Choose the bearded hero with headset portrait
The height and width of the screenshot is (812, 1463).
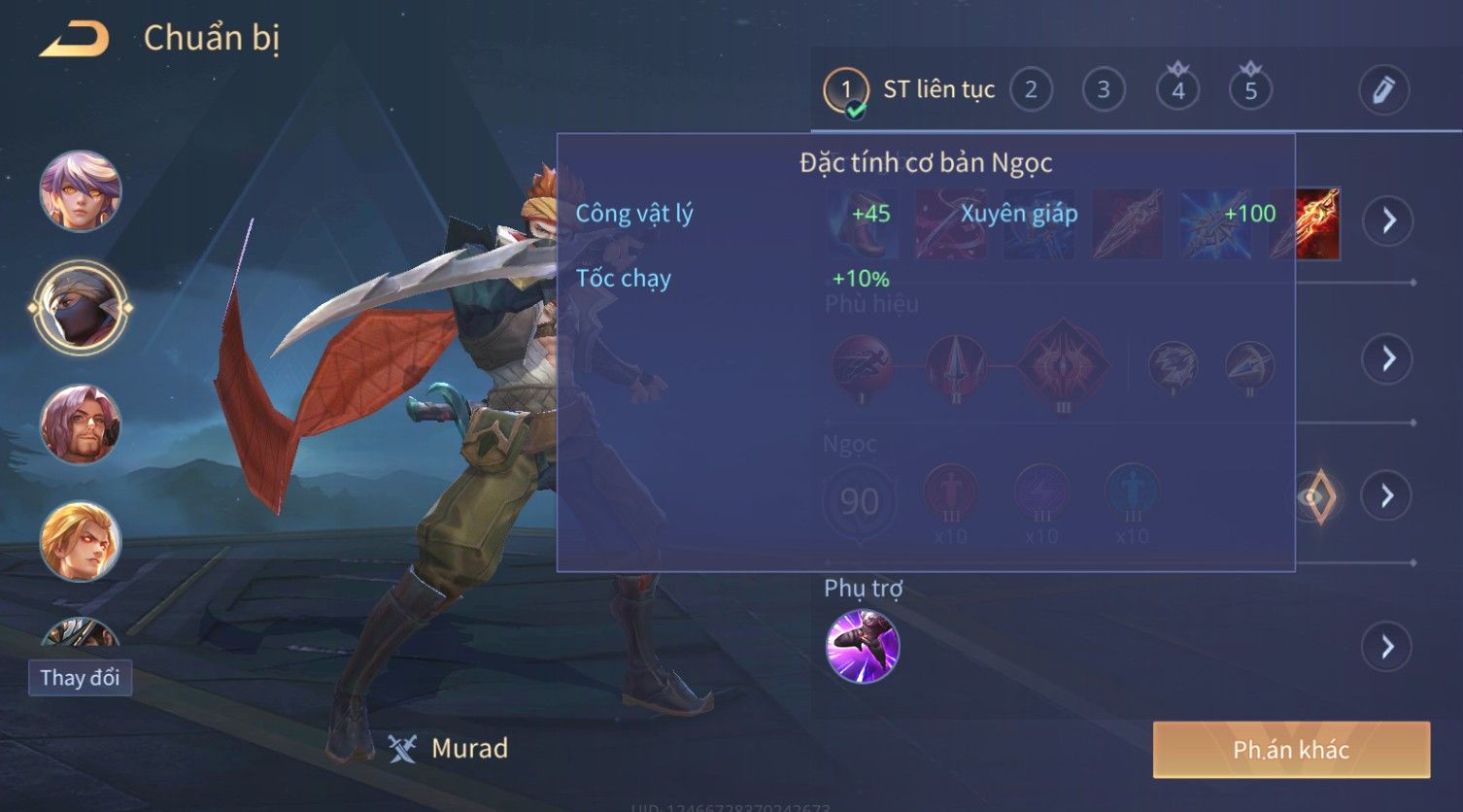pyautogui.click(x=81, y=424)
